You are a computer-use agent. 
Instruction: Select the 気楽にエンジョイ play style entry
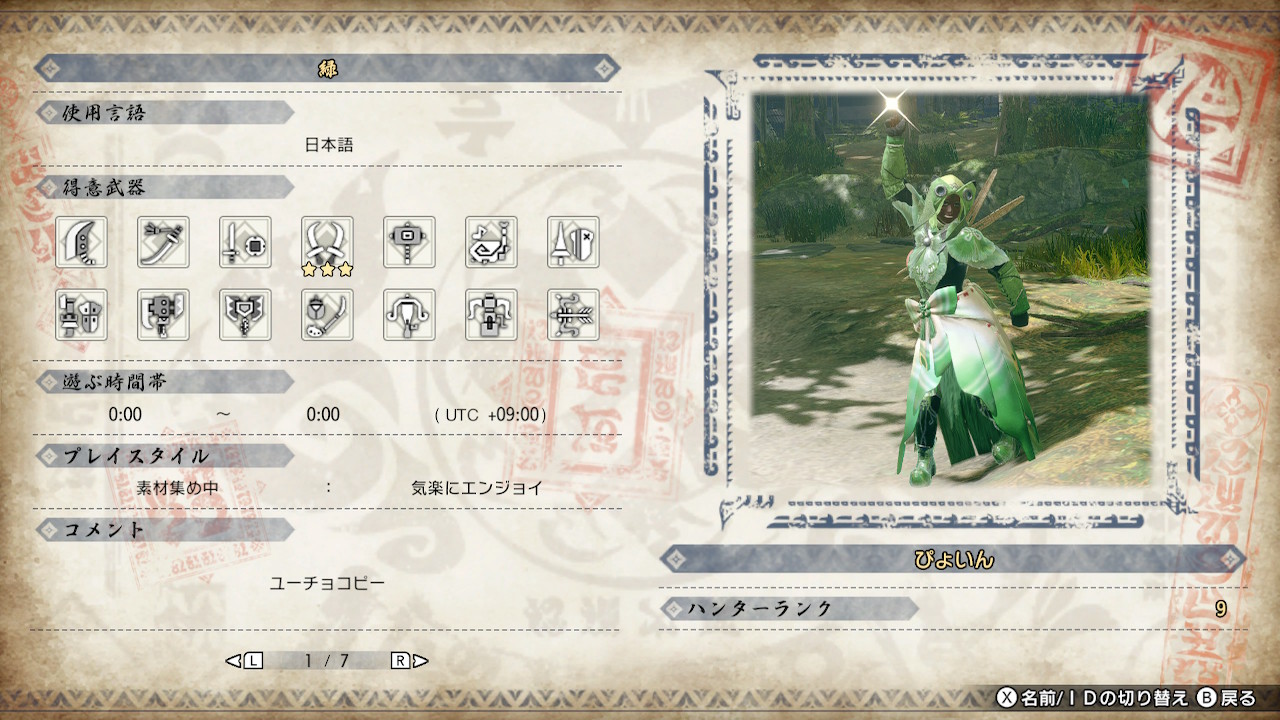(x=477, y=489)
